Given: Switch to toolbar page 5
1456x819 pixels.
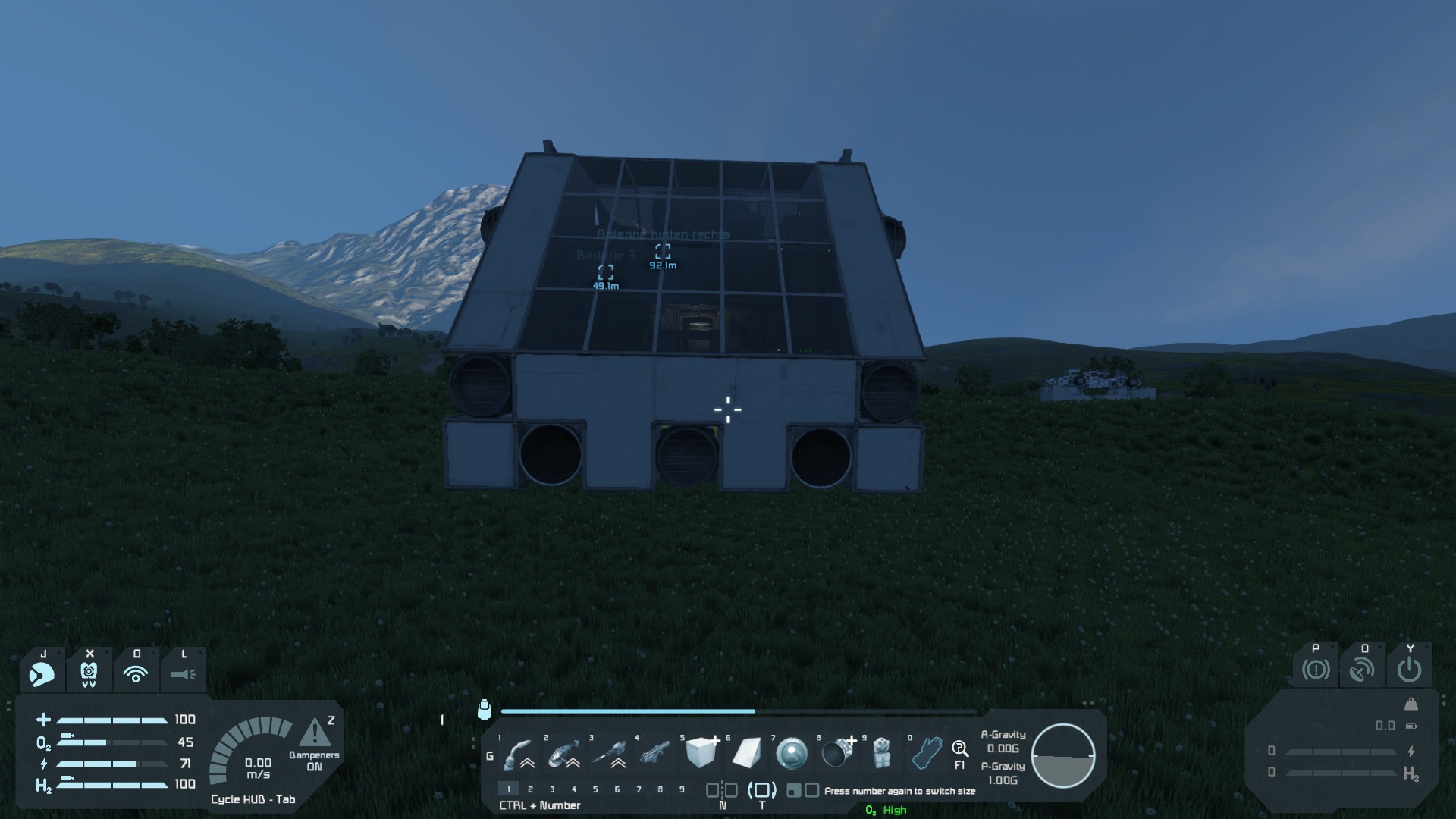Looking at the screenshot, I should 595,789.
